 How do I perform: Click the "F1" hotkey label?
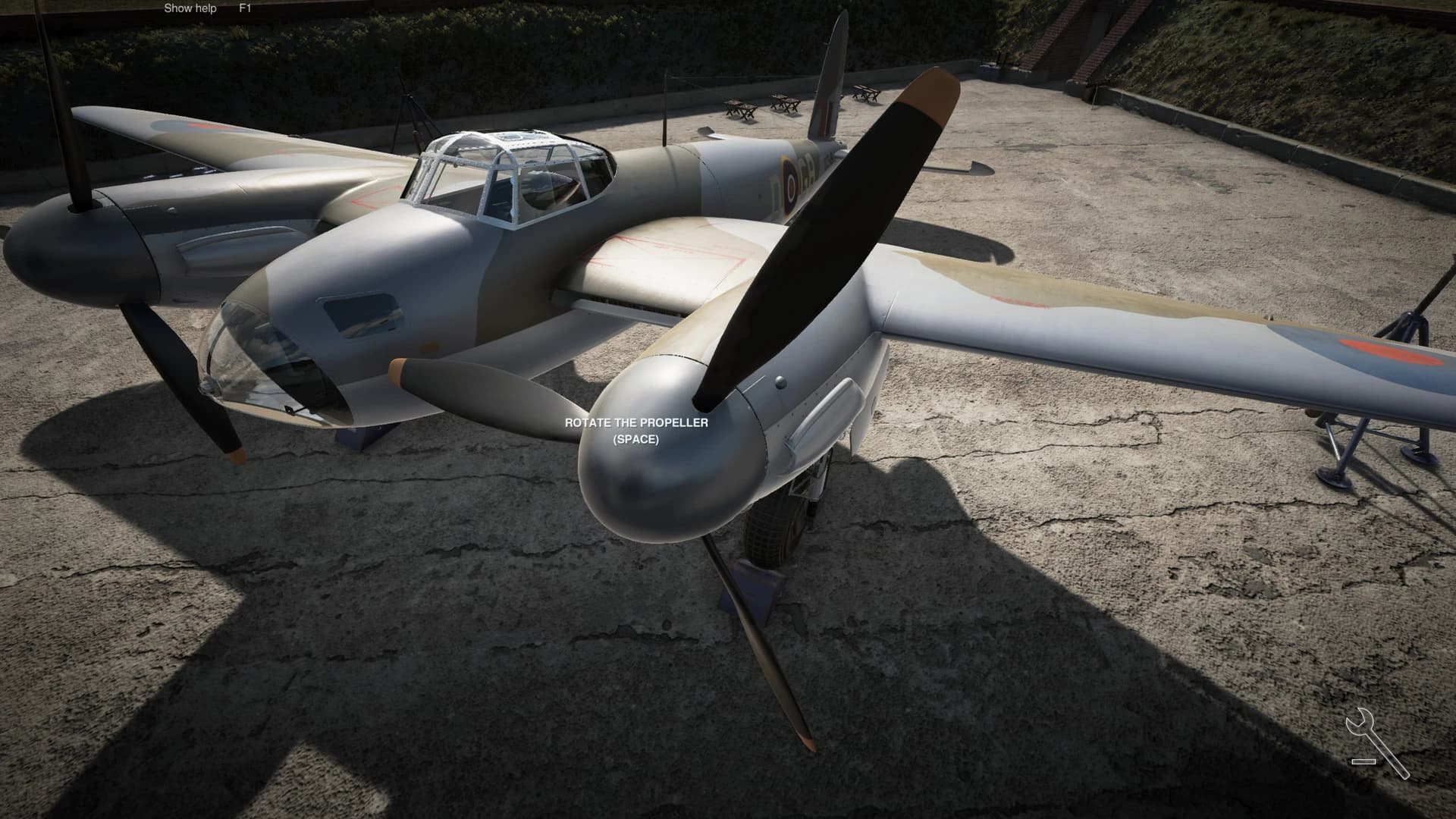(244, 8)
